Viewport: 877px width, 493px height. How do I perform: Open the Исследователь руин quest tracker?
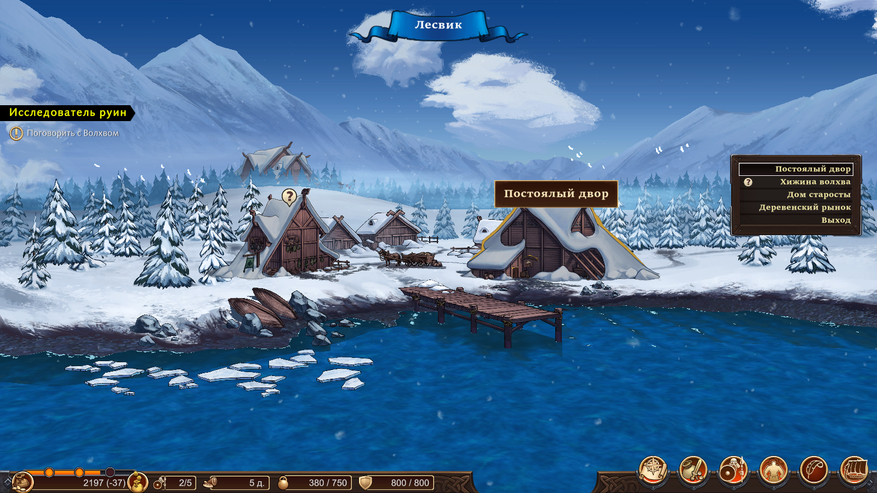point(66,113)
